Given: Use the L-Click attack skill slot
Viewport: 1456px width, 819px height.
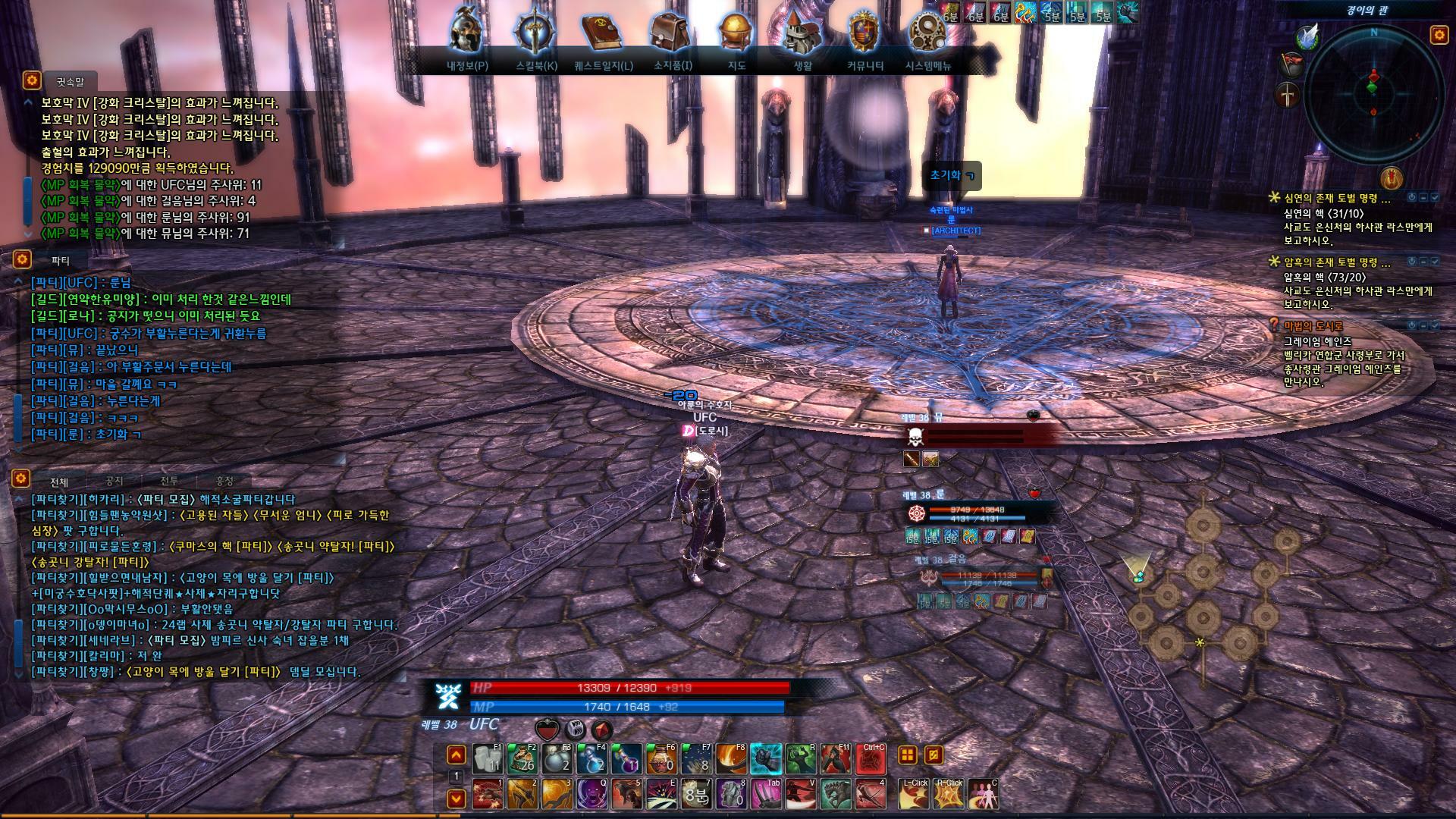Looking at the screenshot, I should (x=914, y=794).
